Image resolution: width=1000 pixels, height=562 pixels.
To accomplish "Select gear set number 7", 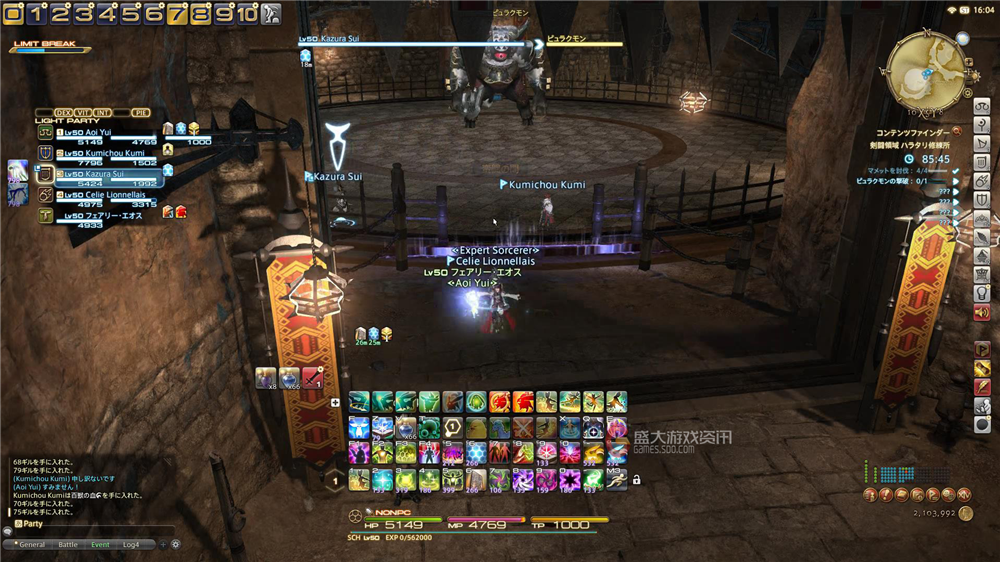I will (177, 14).
